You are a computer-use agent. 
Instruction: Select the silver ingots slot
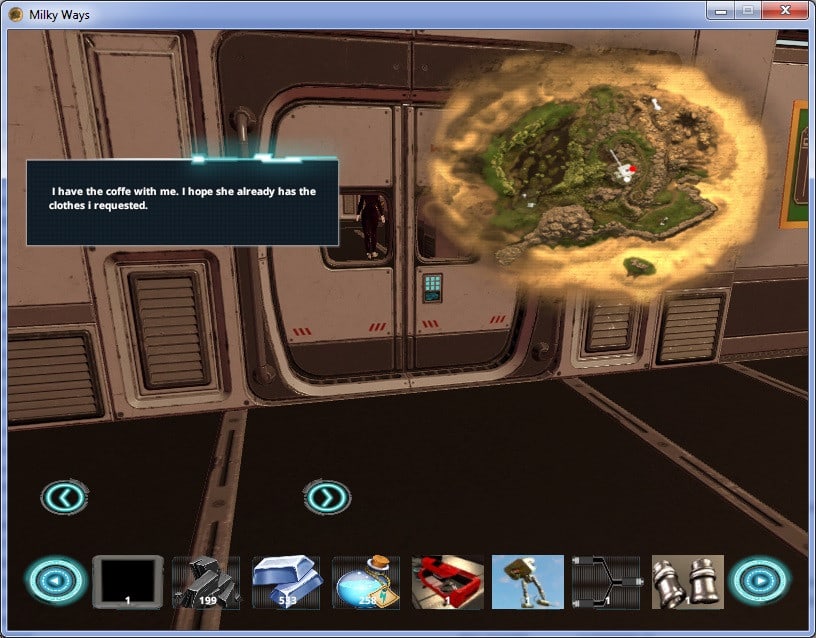coord(286,581)
